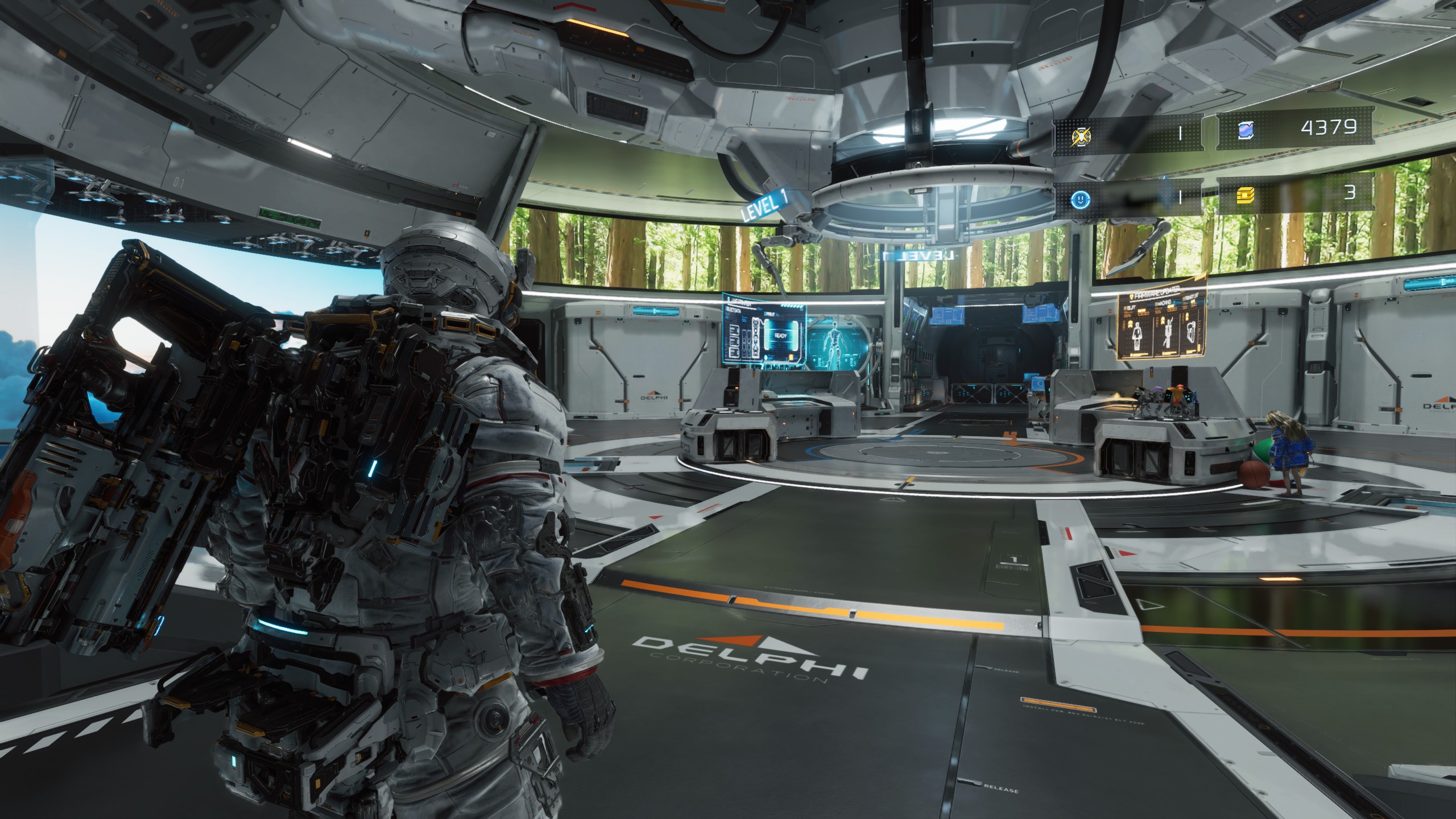The width and height of the screenshot is (1456, 819).
Task: Enable the PRINT option on the hologram panel
Action: (771, 313)
